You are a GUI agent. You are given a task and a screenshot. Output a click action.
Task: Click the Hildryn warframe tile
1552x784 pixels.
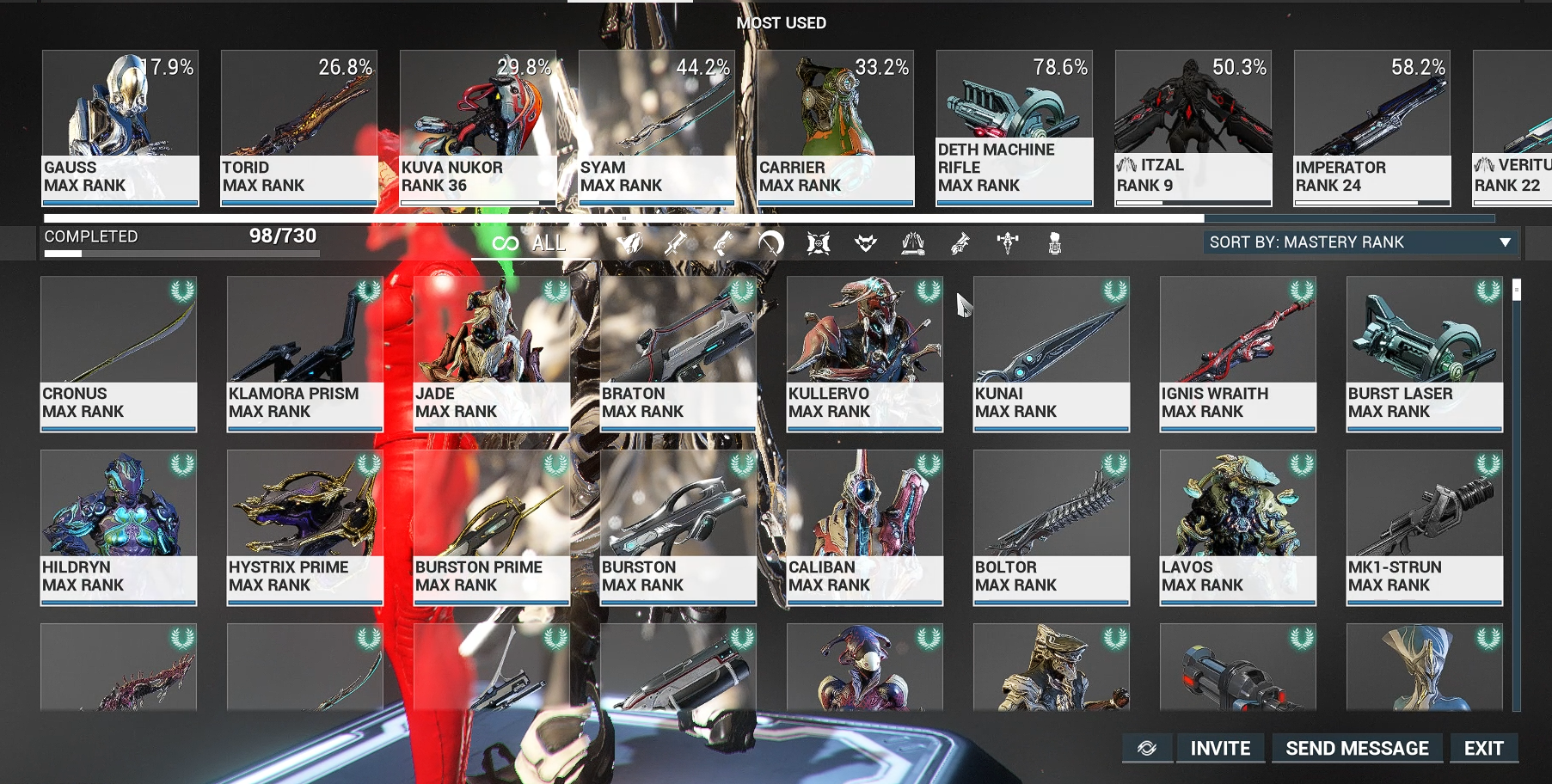119,528
